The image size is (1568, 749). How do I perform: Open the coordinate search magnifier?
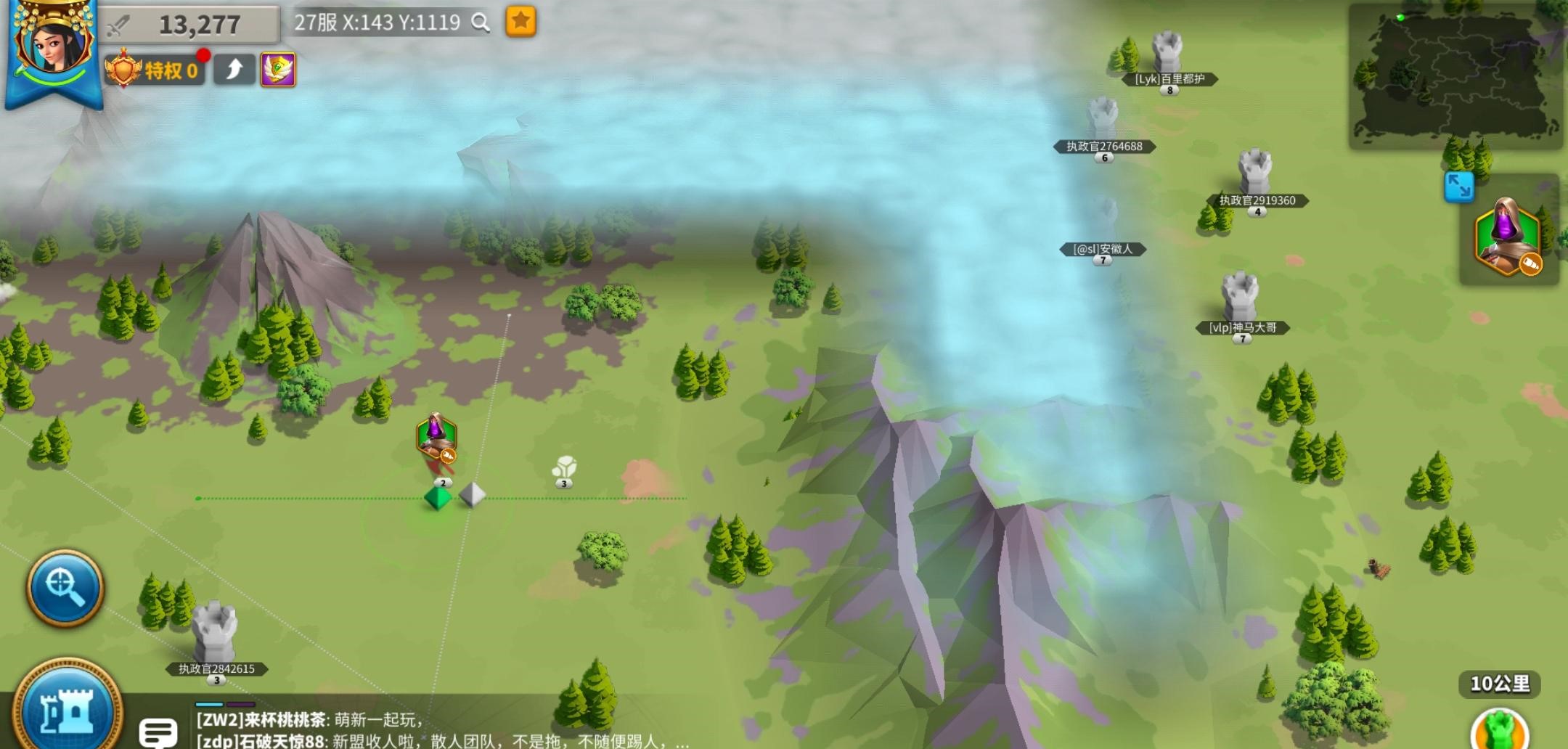481,22
